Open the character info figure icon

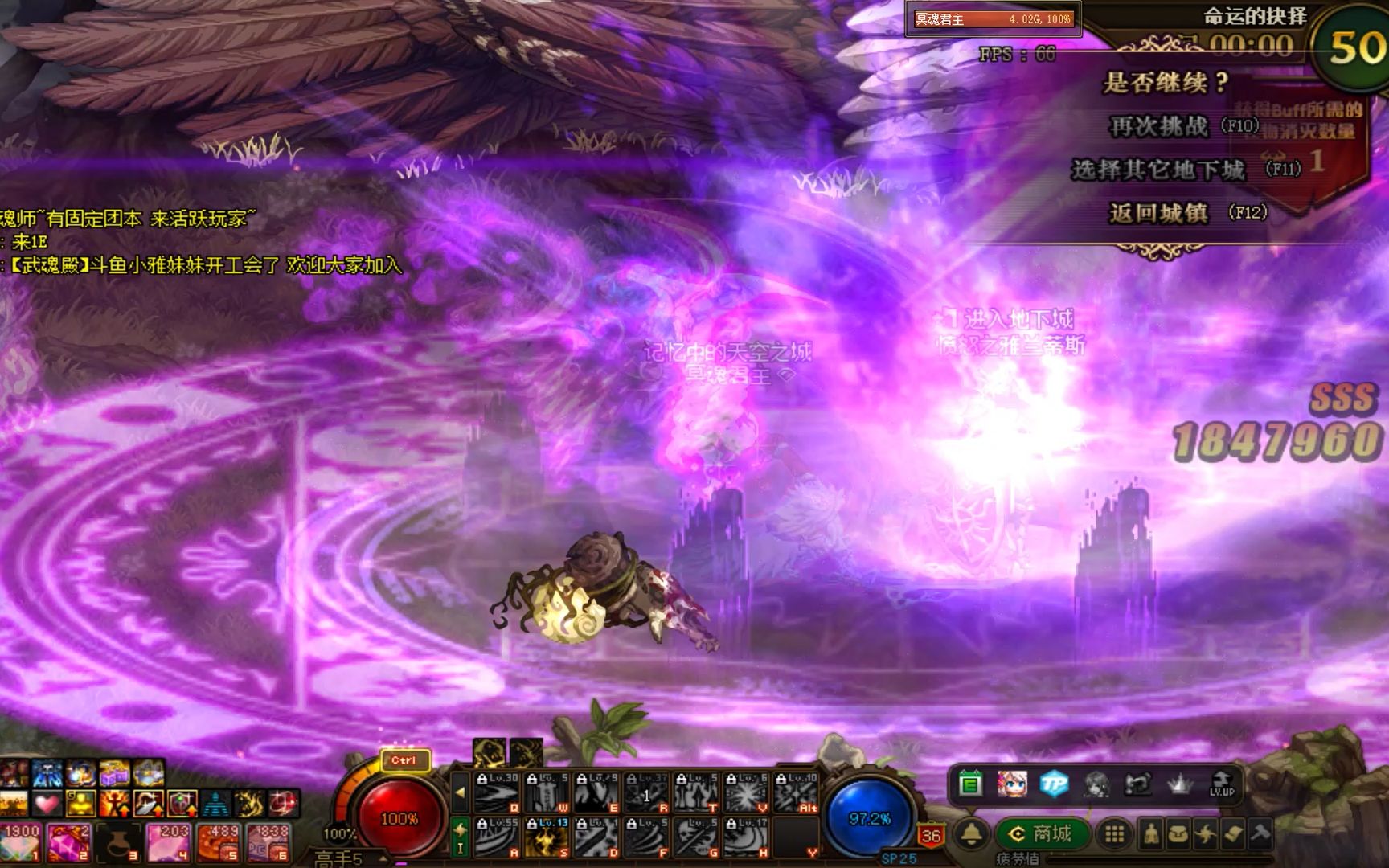1151,834
